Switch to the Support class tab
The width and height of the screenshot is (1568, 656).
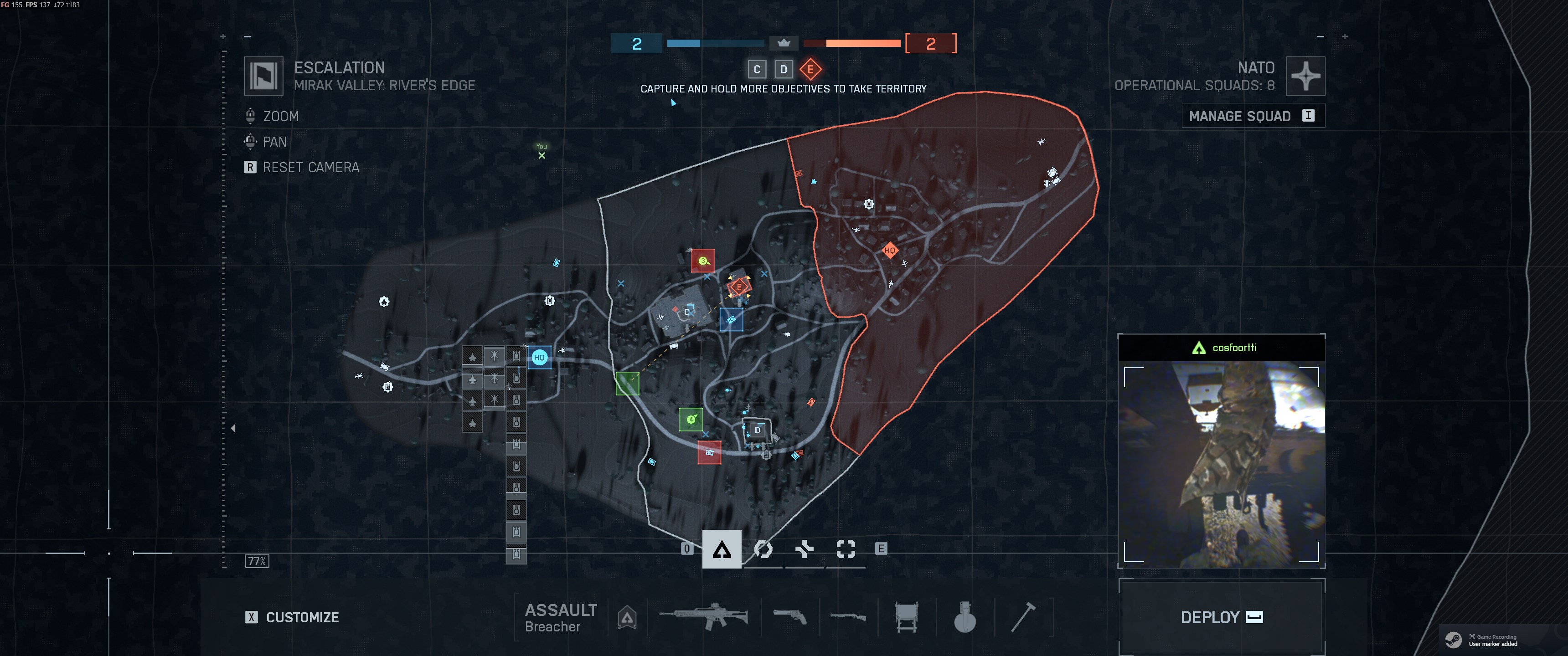[804, 549]
